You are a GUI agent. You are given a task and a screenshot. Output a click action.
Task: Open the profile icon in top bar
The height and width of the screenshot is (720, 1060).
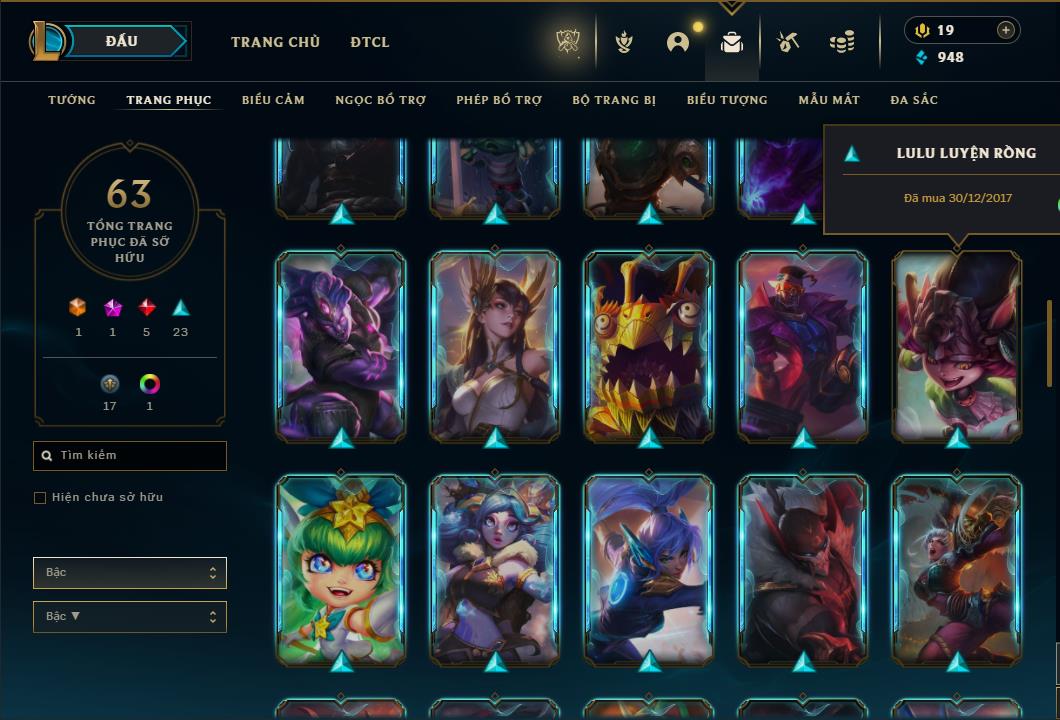[x=678, y=42]
